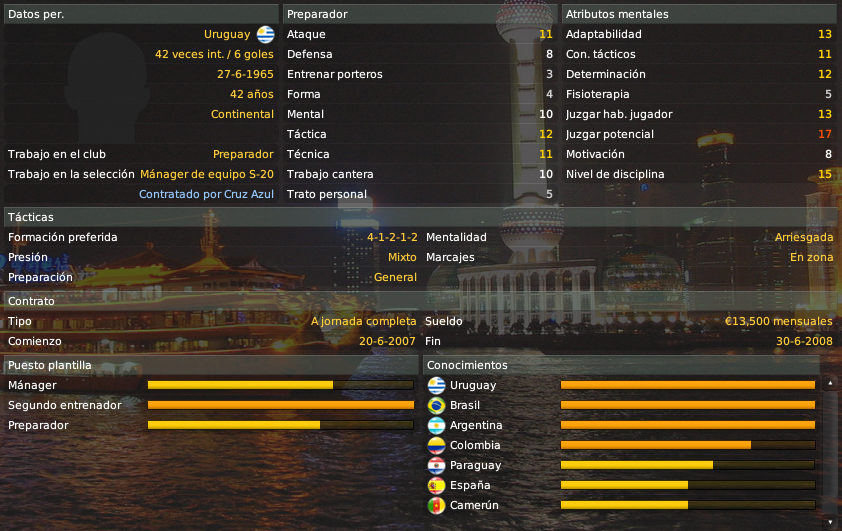
Task: Click the Uruguay nationality in personal data
Action: coord(227,34)
